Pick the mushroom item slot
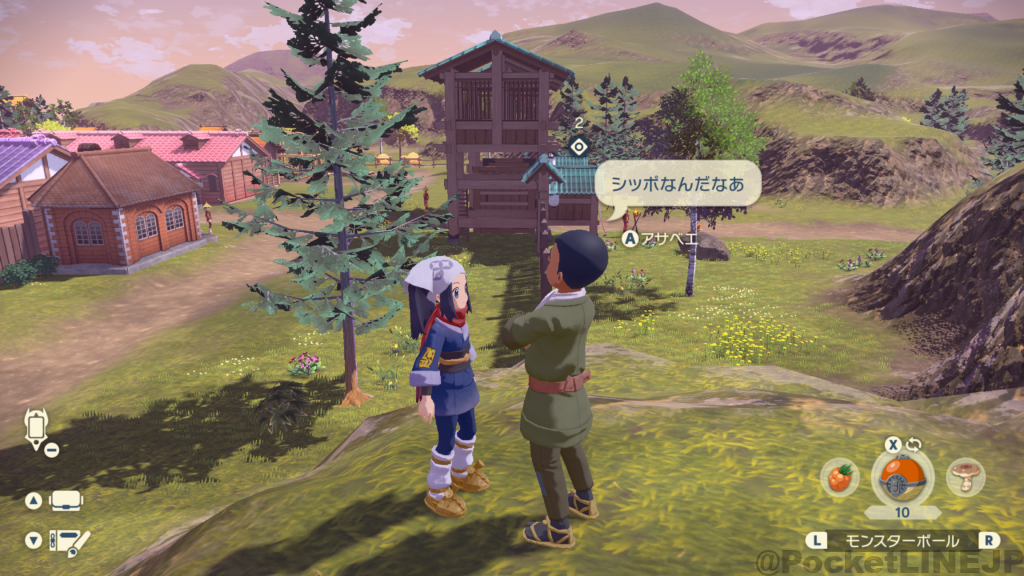This screenshot has width=1024, height=576. click(966, 478)
